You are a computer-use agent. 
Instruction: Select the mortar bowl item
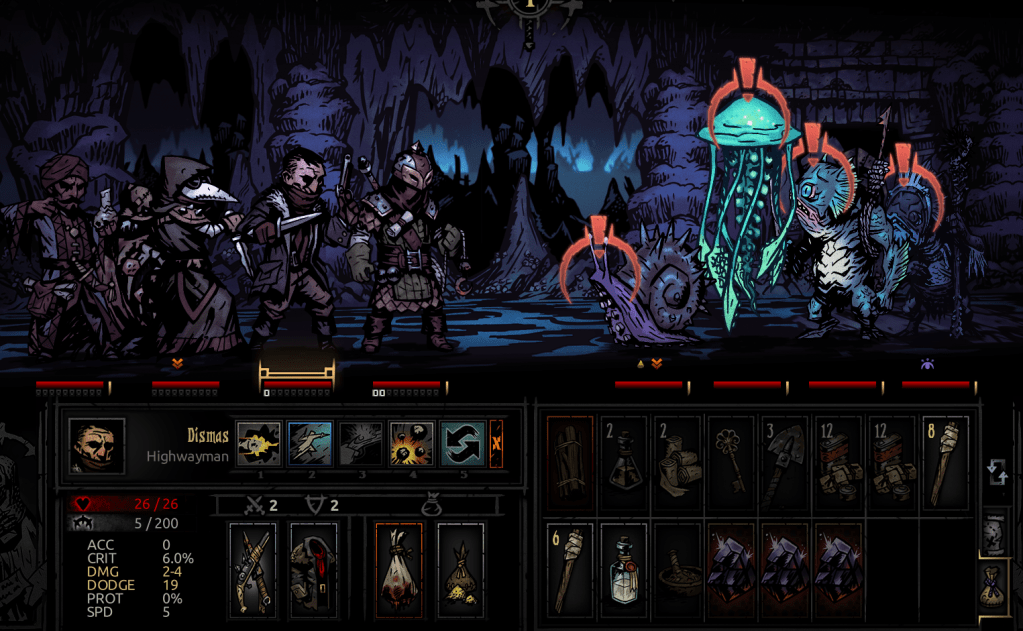(x=678, y=567)
